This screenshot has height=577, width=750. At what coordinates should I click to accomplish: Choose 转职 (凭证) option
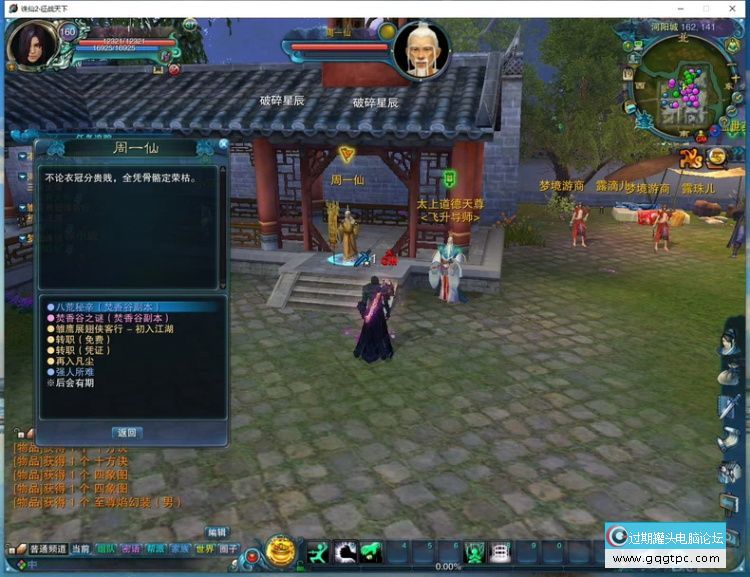(80, 350)
